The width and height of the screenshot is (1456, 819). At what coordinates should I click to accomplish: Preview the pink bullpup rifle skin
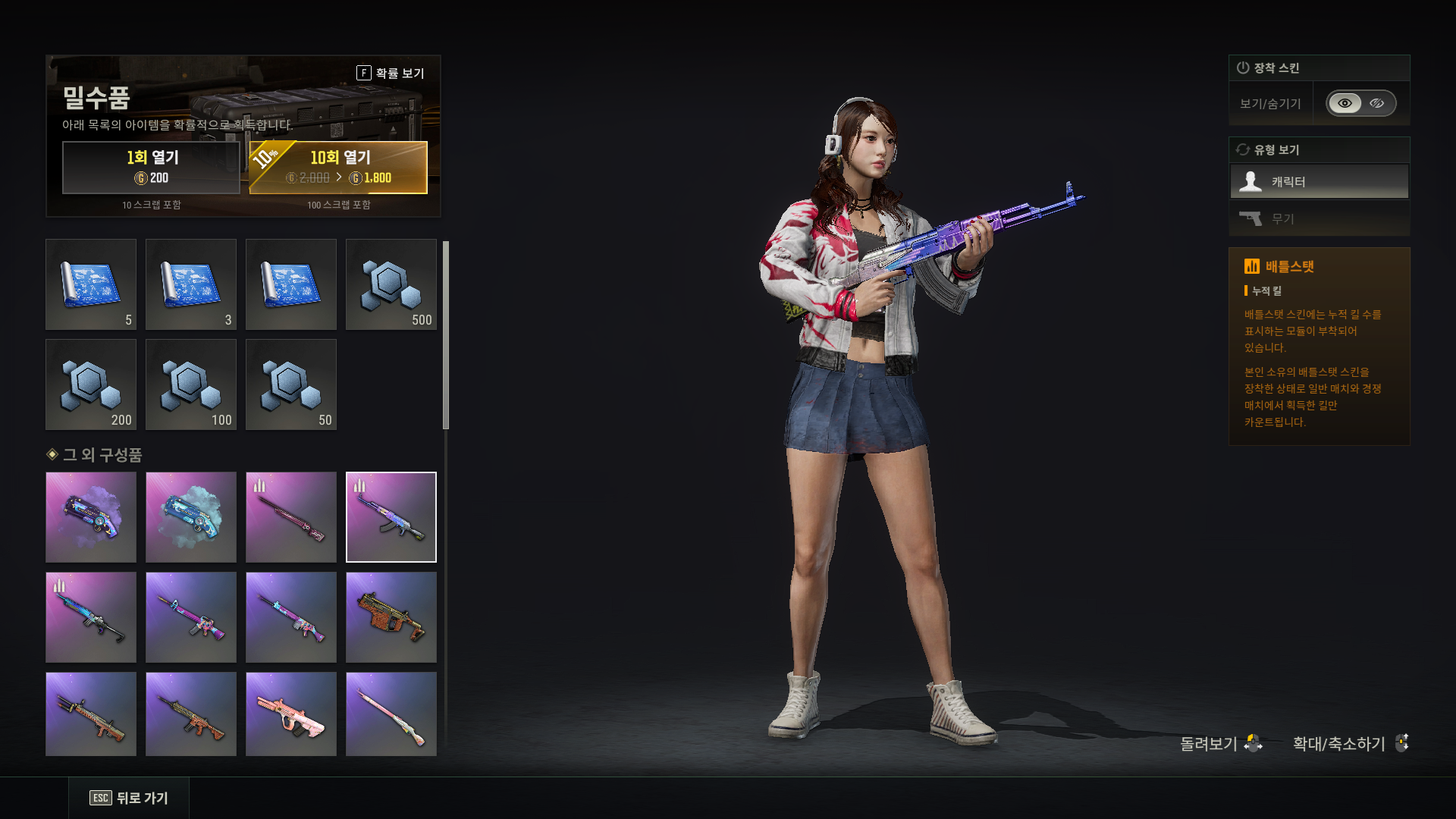coord(291,714)
